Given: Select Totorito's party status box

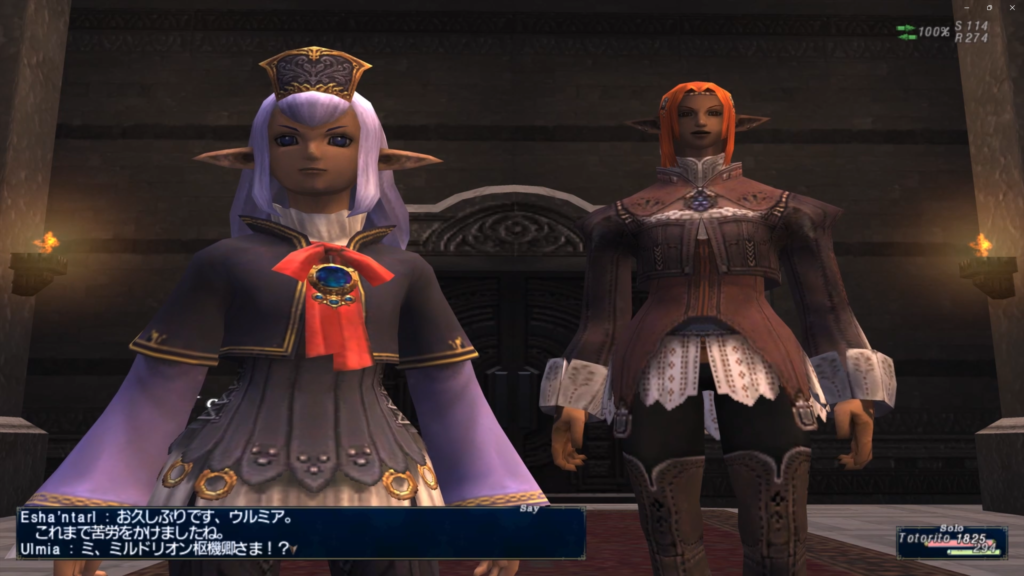Looking at the screenshot, I should click(951, 542).
